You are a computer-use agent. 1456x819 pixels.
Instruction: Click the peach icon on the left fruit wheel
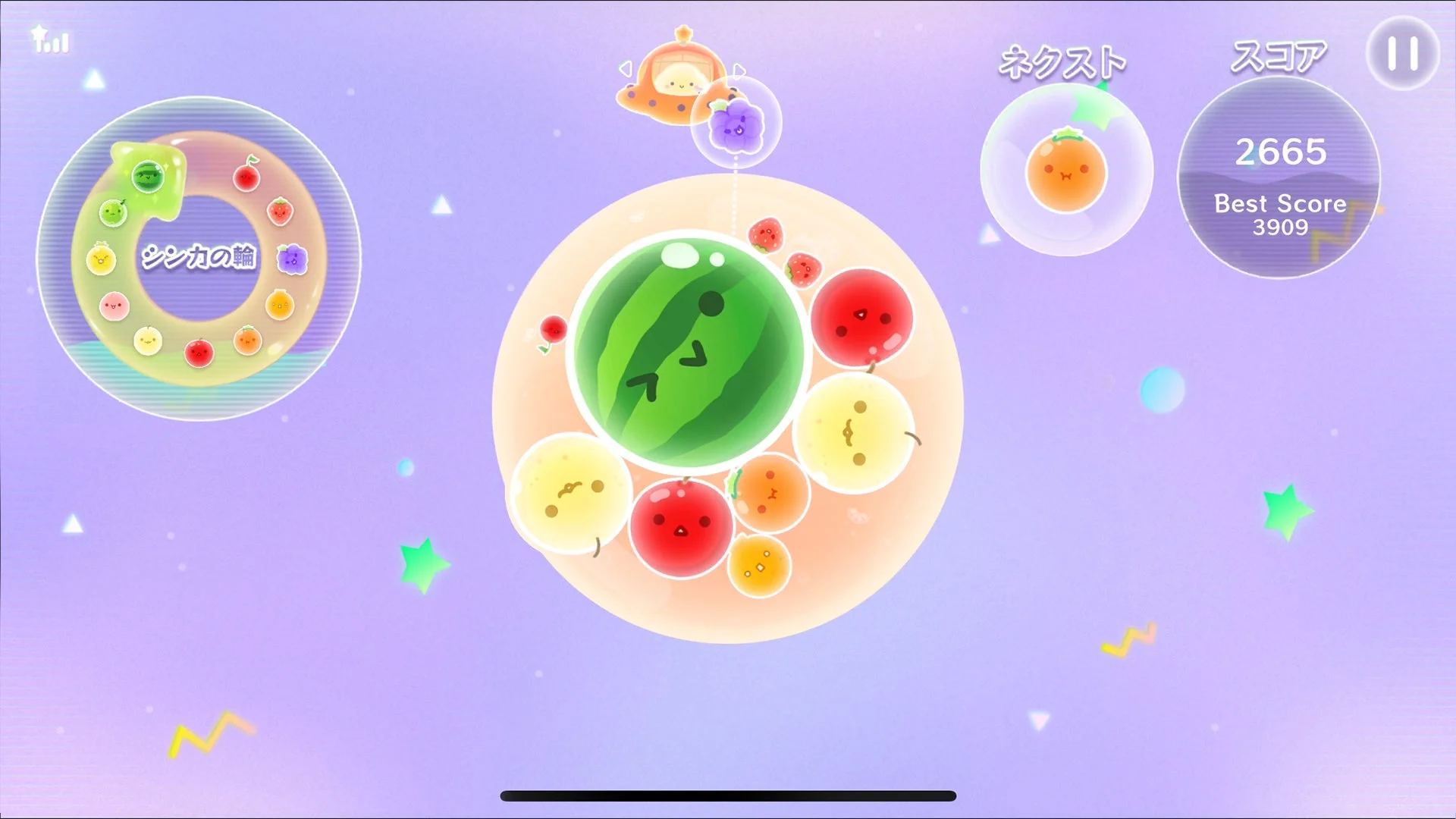click(114, 304)
